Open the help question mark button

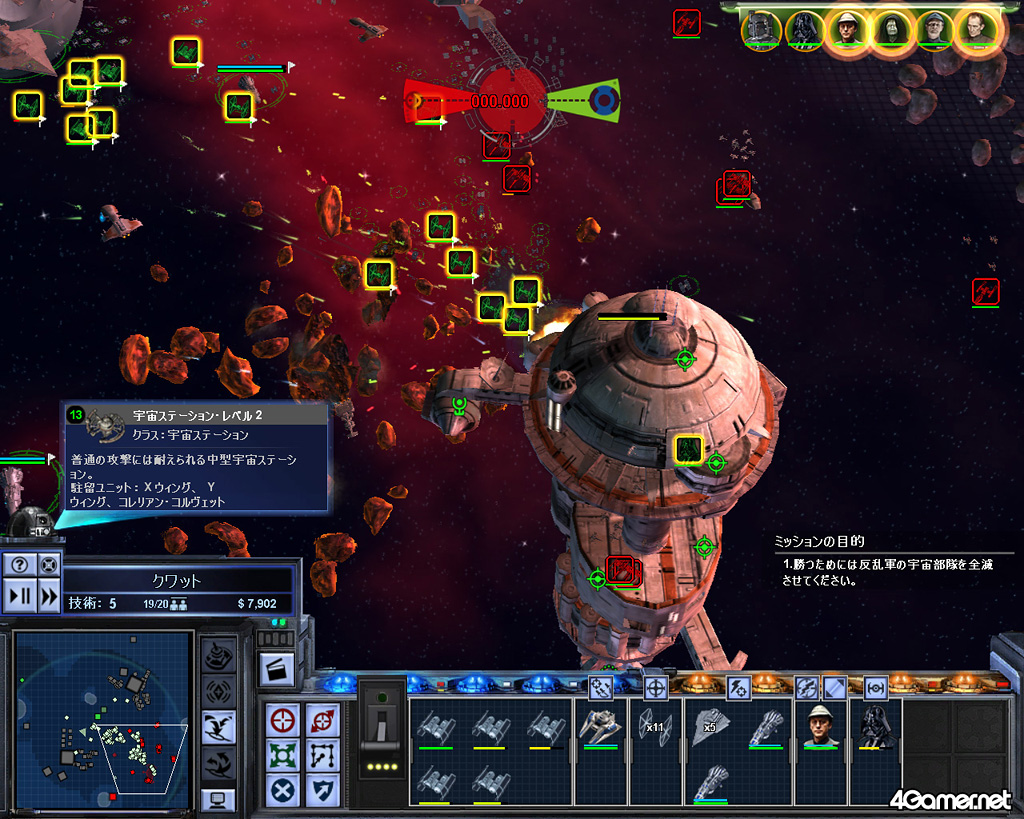pyautogui.click(x=18, y=565)
